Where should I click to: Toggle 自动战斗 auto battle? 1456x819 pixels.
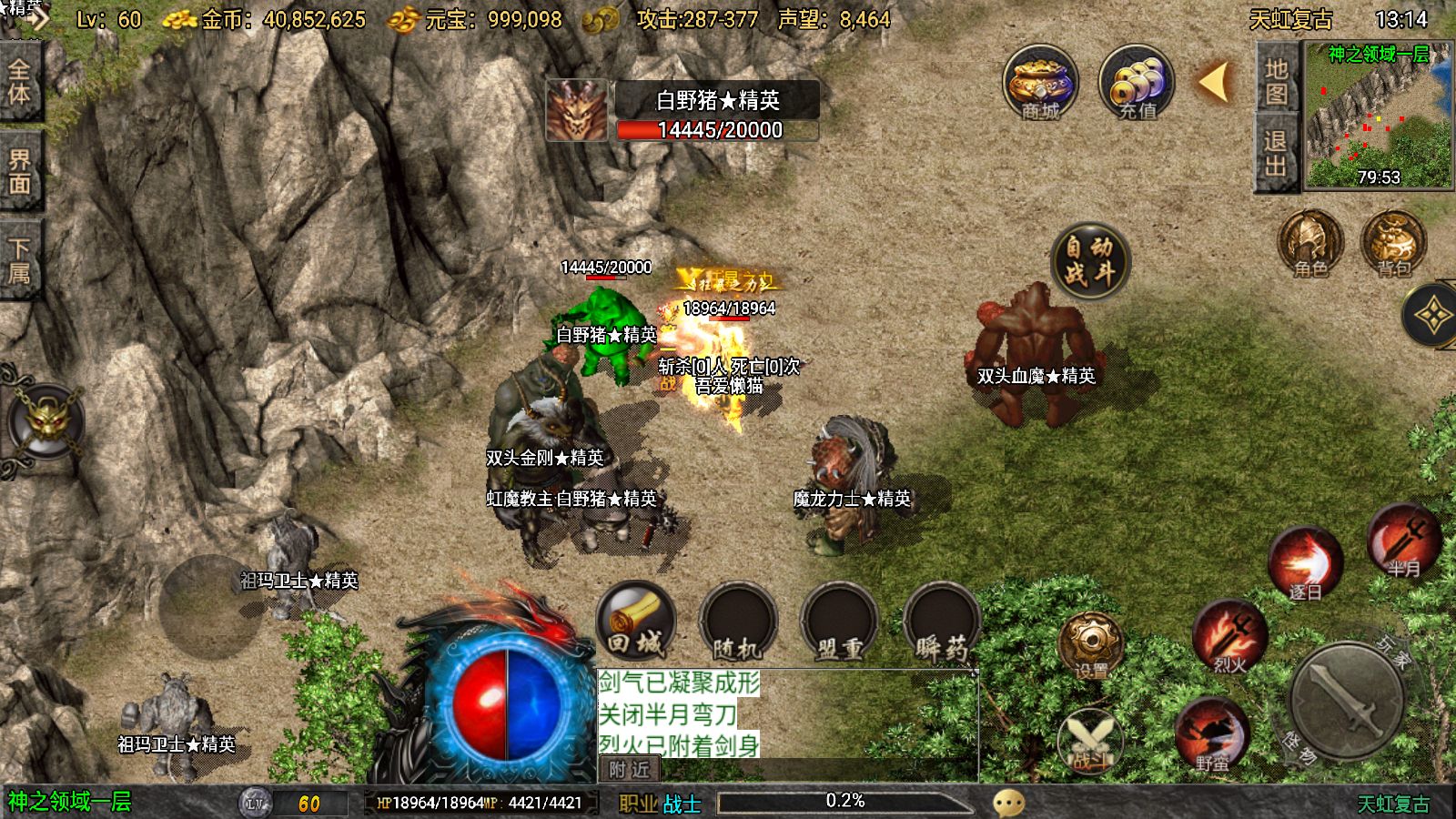tap(1089, 260)
